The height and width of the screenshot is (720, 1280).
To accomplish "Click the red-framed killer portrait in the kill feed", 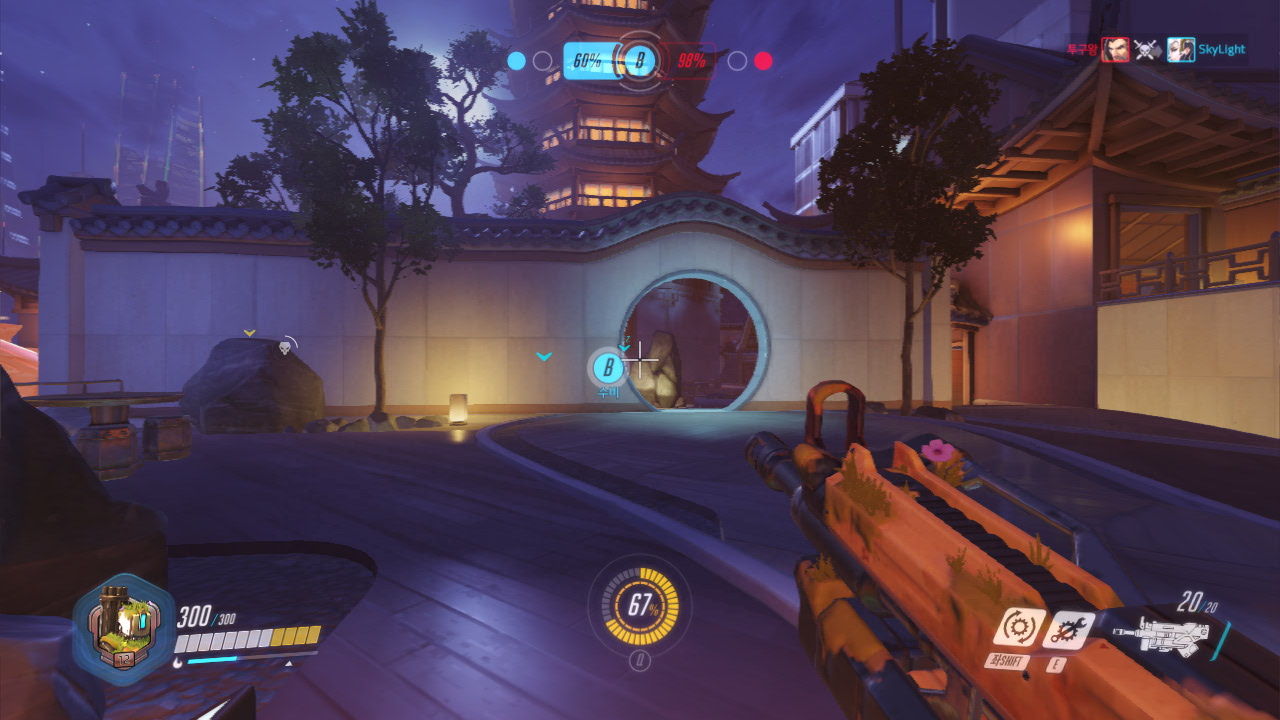I will [1115, 49].
